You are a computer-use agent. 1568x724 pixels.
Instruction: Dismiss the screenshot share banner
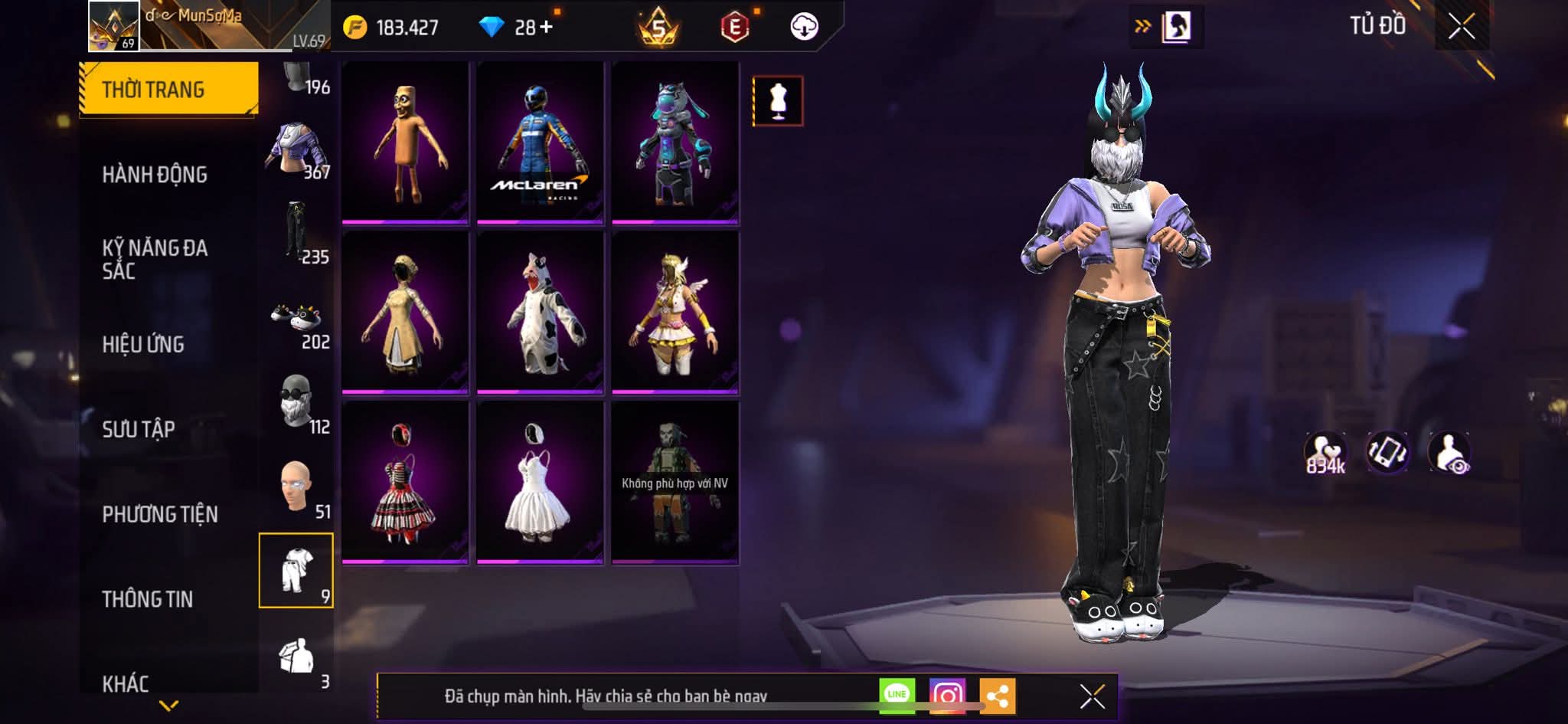1092,696
